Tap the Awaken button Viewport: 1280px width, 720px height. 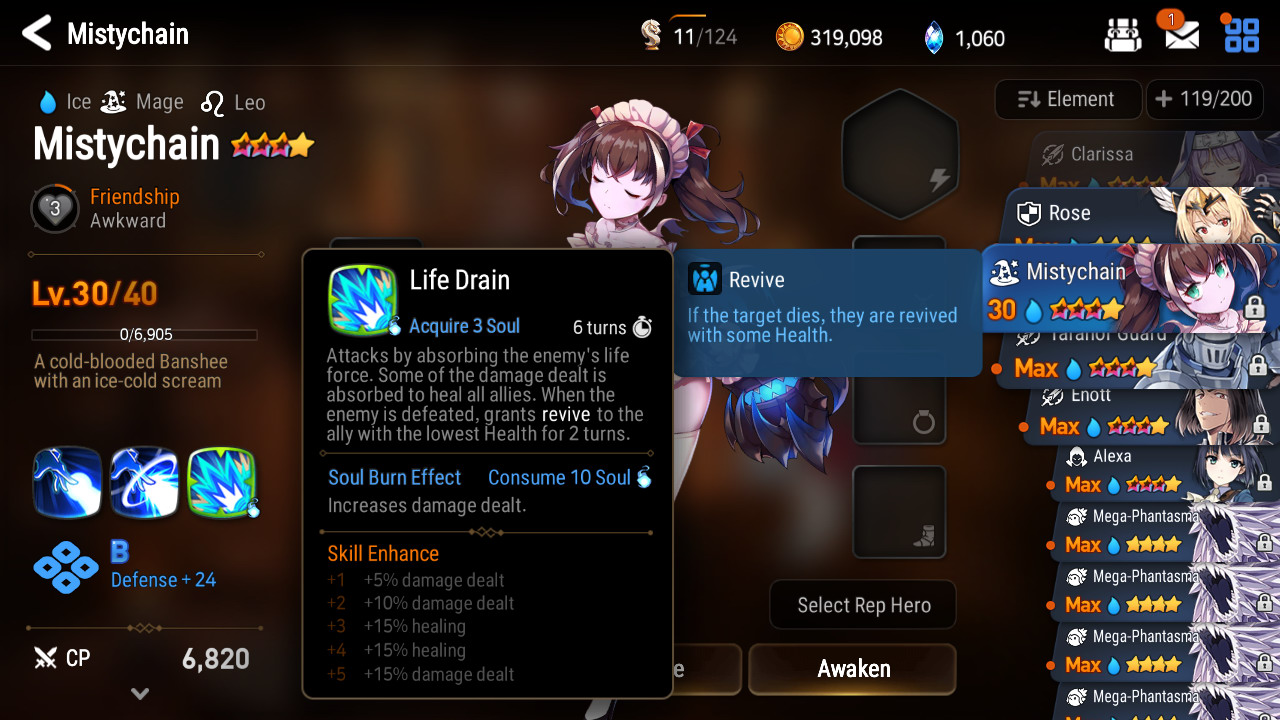click(853, 669)
